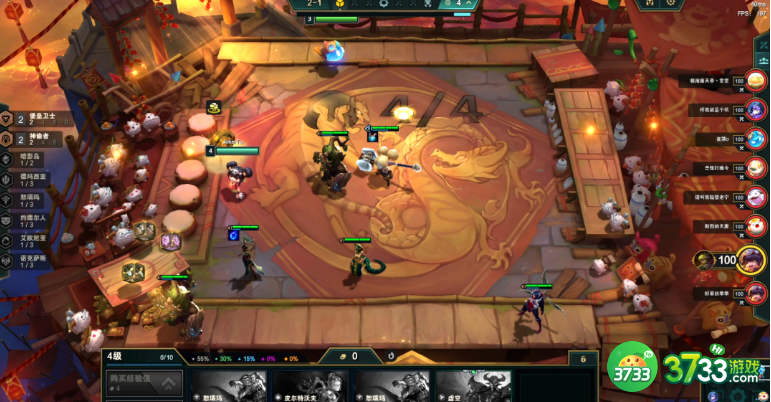View the bottom player's portrait in scoreboard
771x402 pixels.
[756, 294]
